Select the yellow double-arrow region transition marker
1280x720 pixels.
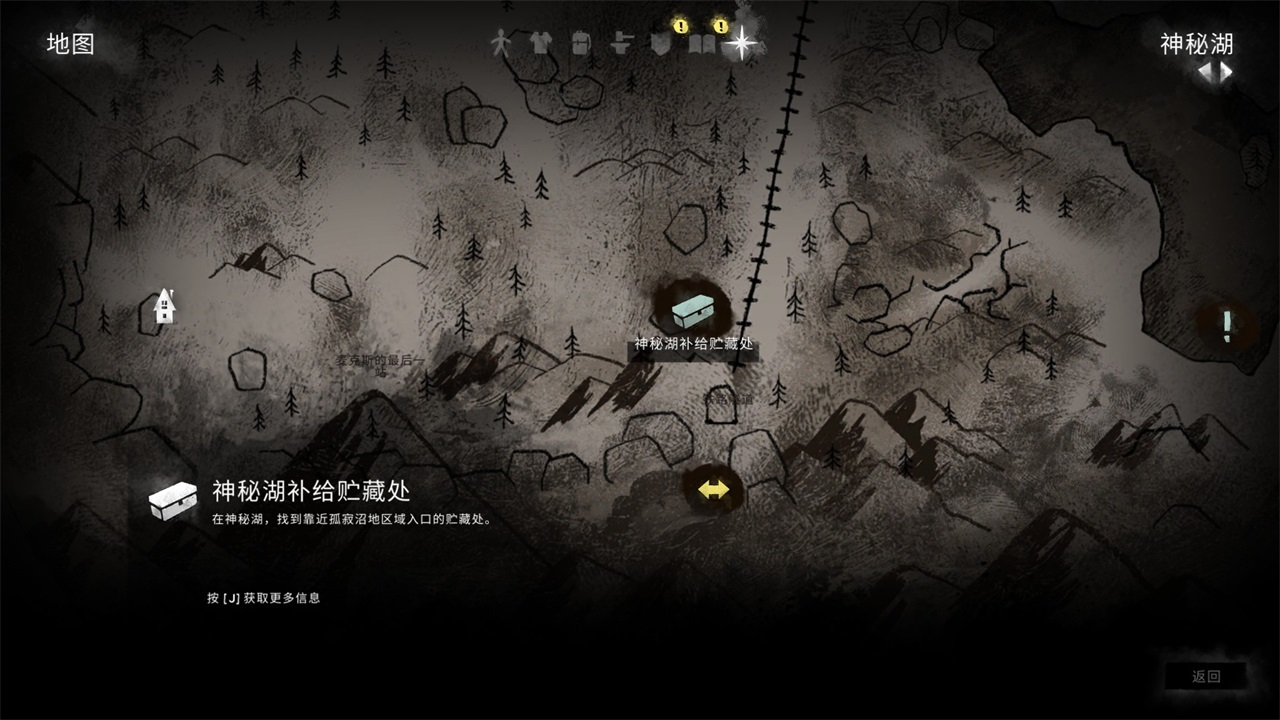(x=713, y=490)
